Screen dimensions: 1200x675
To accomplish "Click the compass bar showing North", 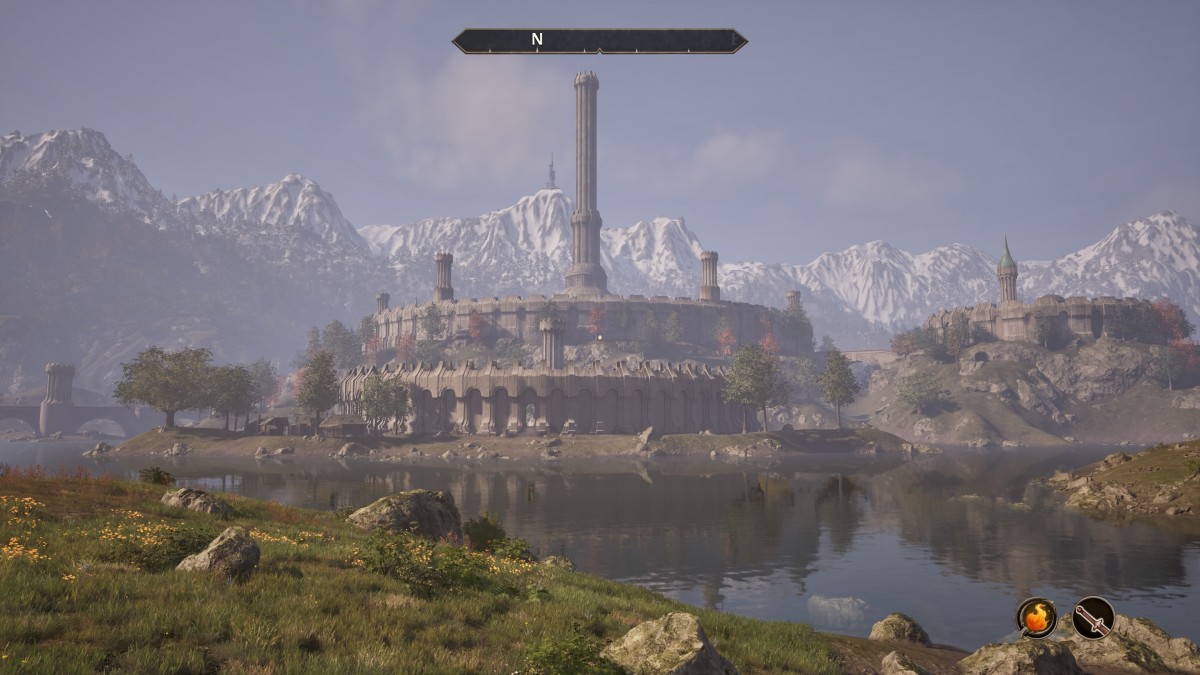I will click(x=599, y=41).
